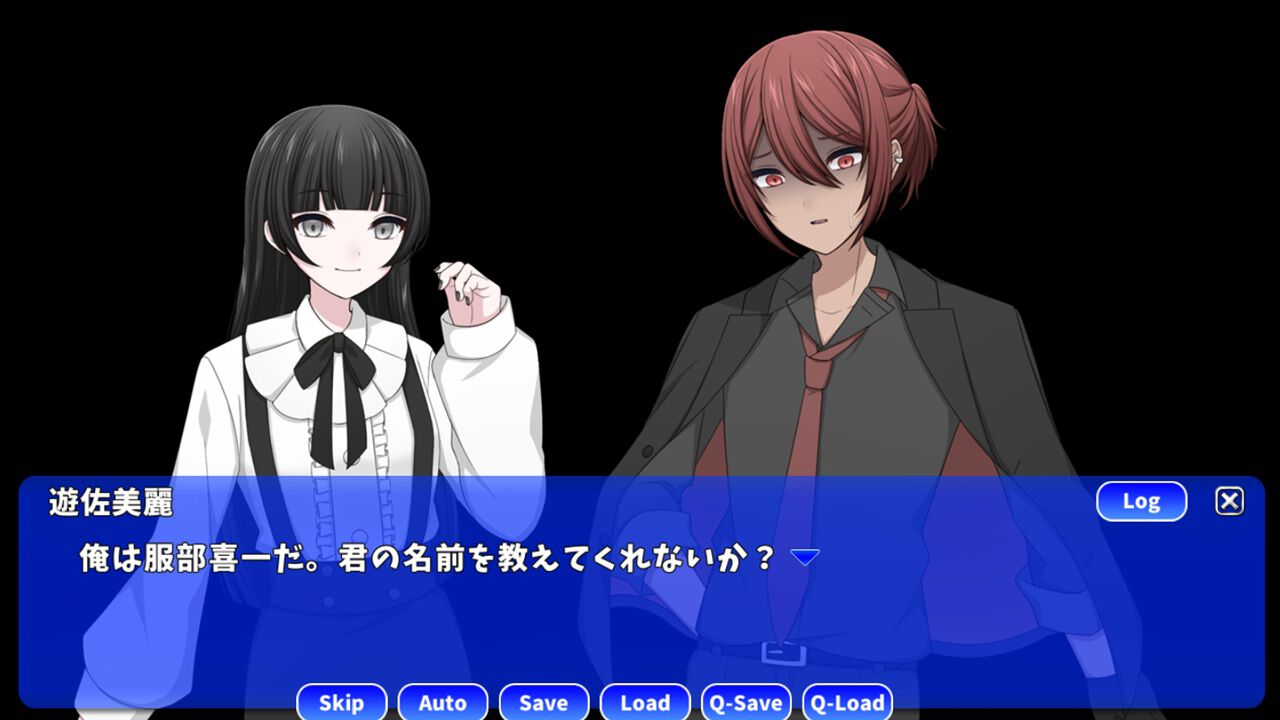1280x720 pixels.
Task: Close the dialogue window with the X icon
Action: (x=1229, y=501)
